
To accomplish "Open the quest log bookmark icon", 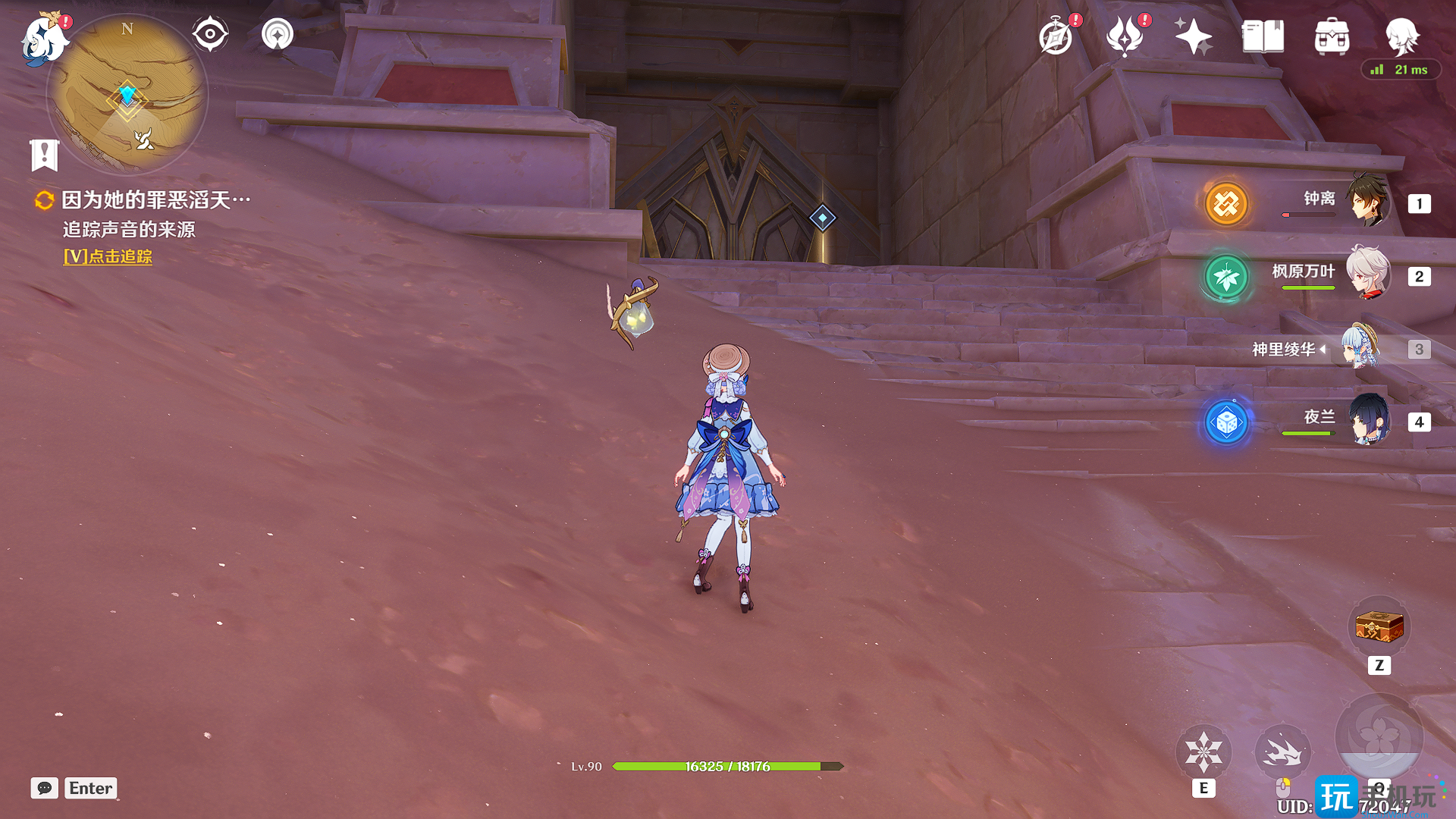I will [44, 155].
